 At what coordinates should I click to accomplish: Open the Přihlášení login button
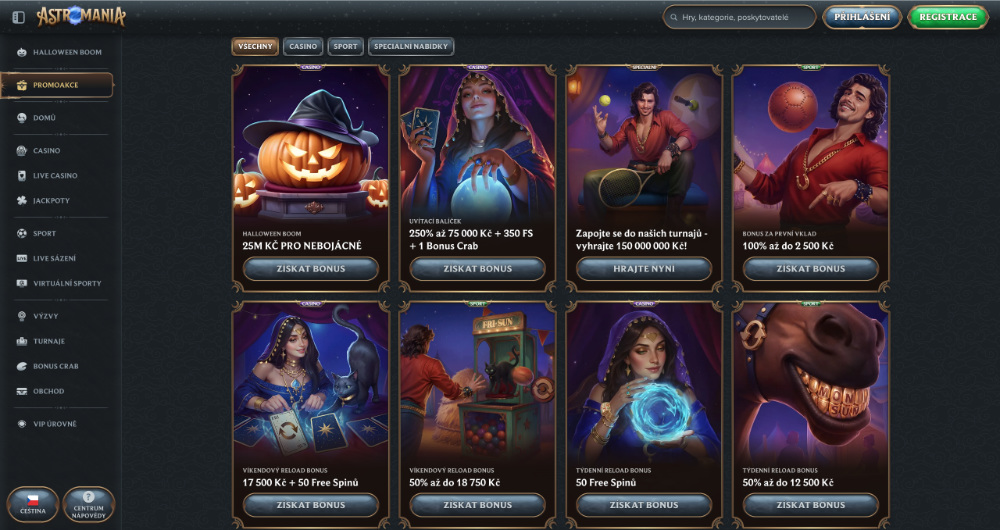(861, 17)
